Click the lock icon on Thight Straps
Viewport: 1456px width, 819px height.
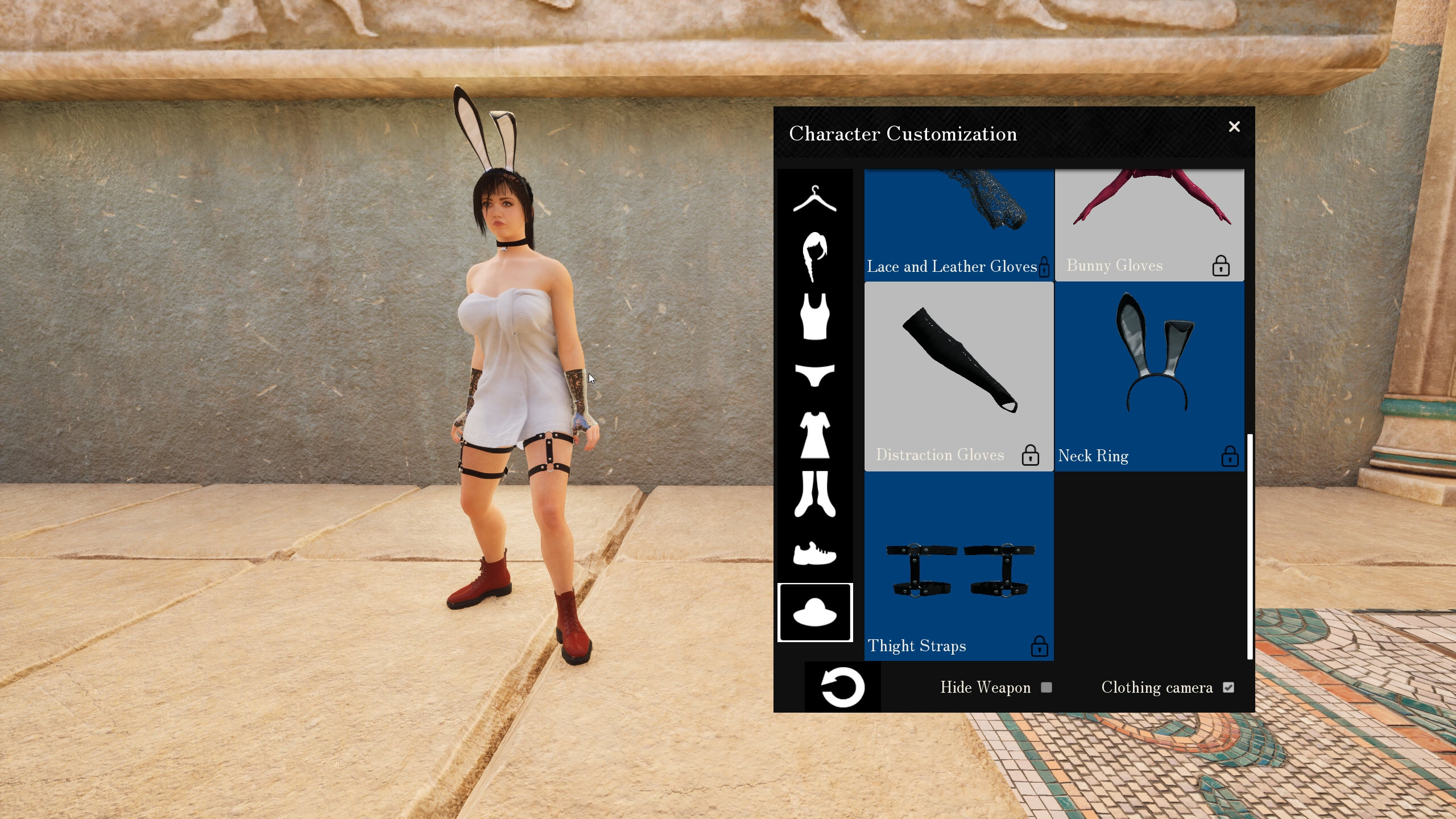click(x=1040, y=647)
